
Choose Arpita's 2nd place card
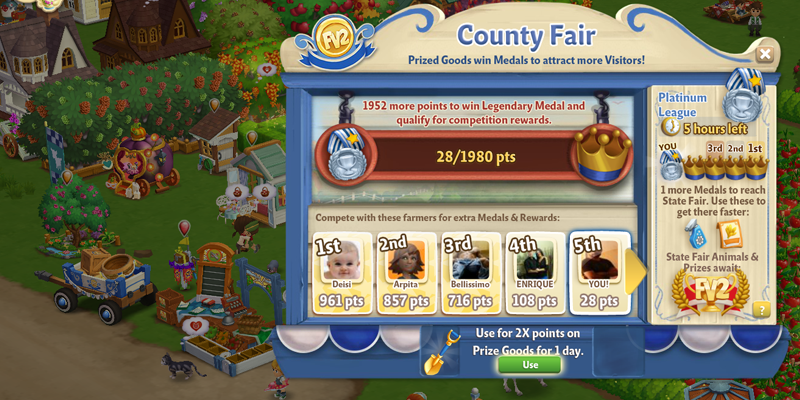point(406,273)
